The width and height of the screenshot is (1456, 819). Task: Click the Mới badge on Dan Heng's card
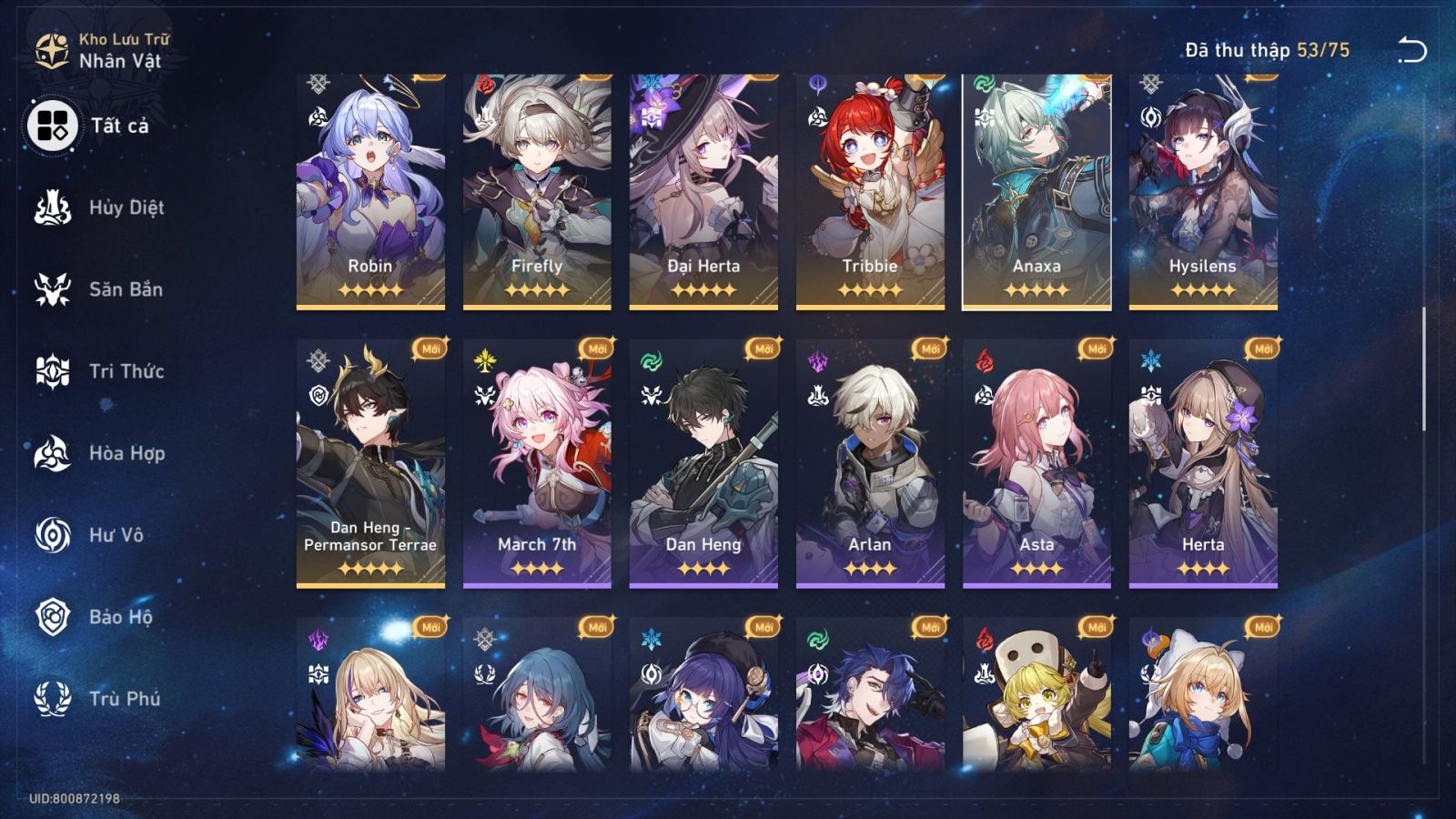(762, 348)
